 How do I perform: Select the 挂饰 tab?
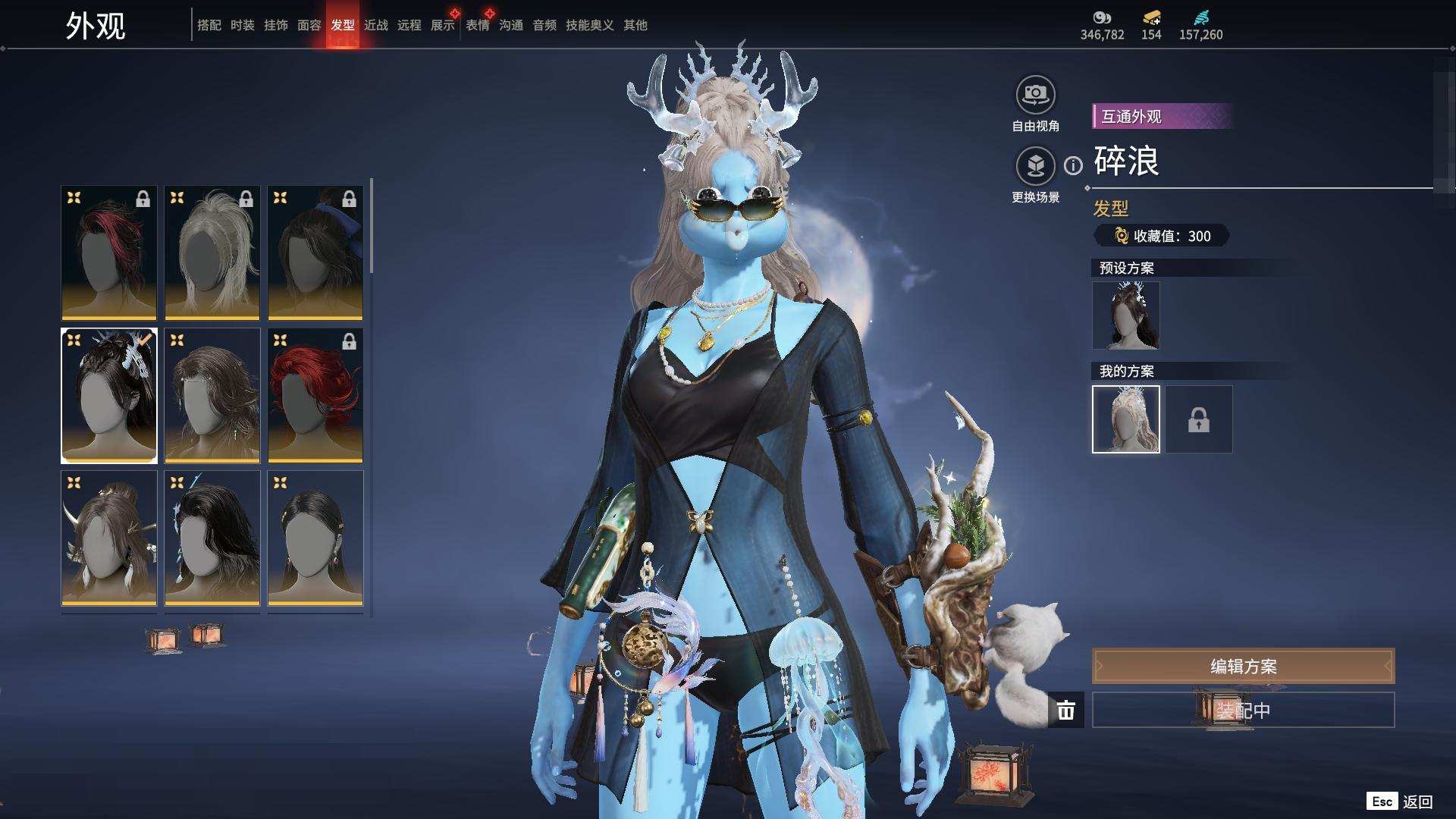click(275, 25)
